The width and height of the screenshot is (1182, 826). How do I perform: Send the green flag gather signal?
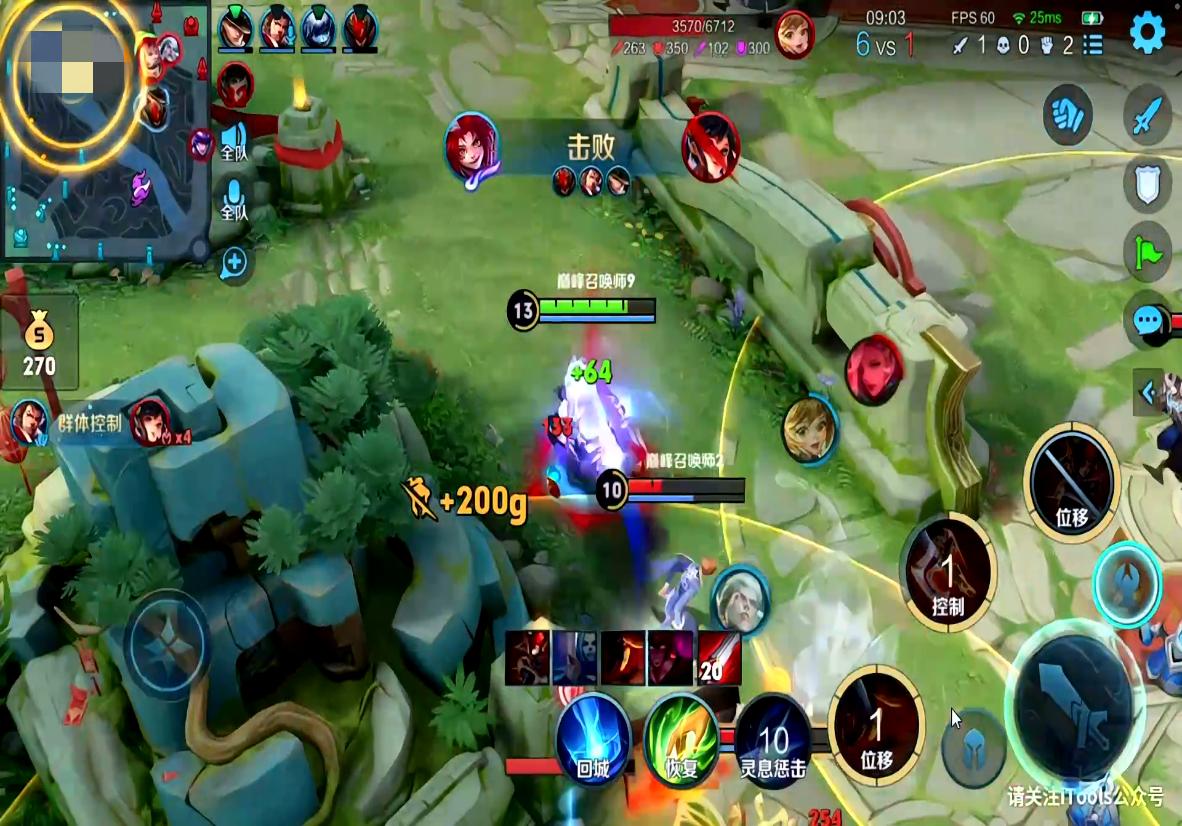(1147, 250)
